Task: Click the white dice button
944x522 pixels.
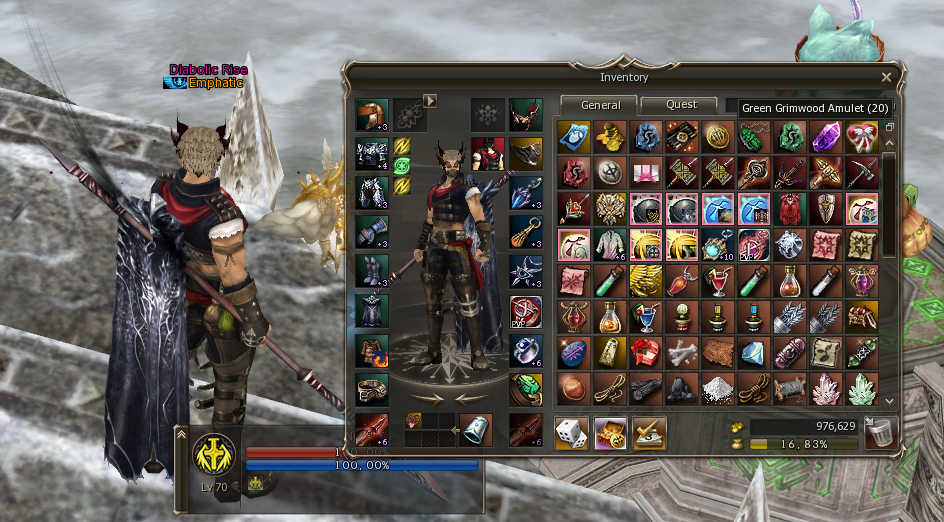Action: 572,433
